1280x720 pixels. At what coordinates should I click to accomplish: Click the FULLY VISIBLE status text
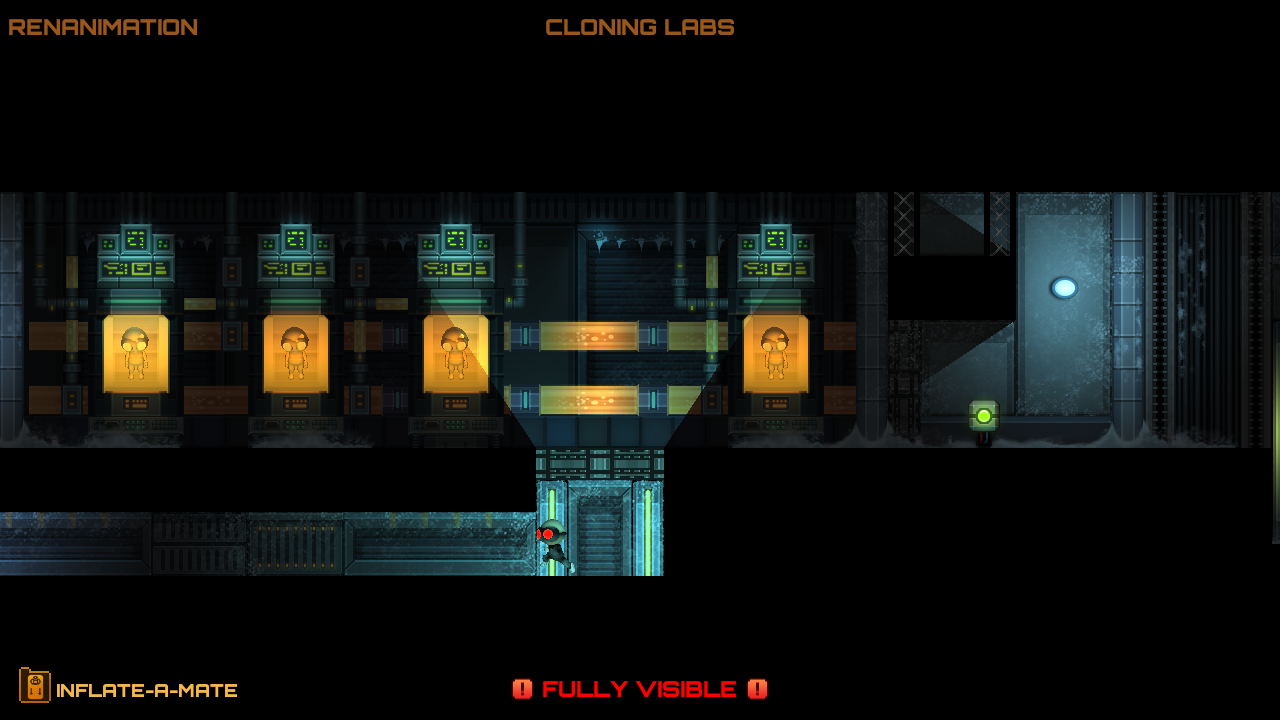640,689
